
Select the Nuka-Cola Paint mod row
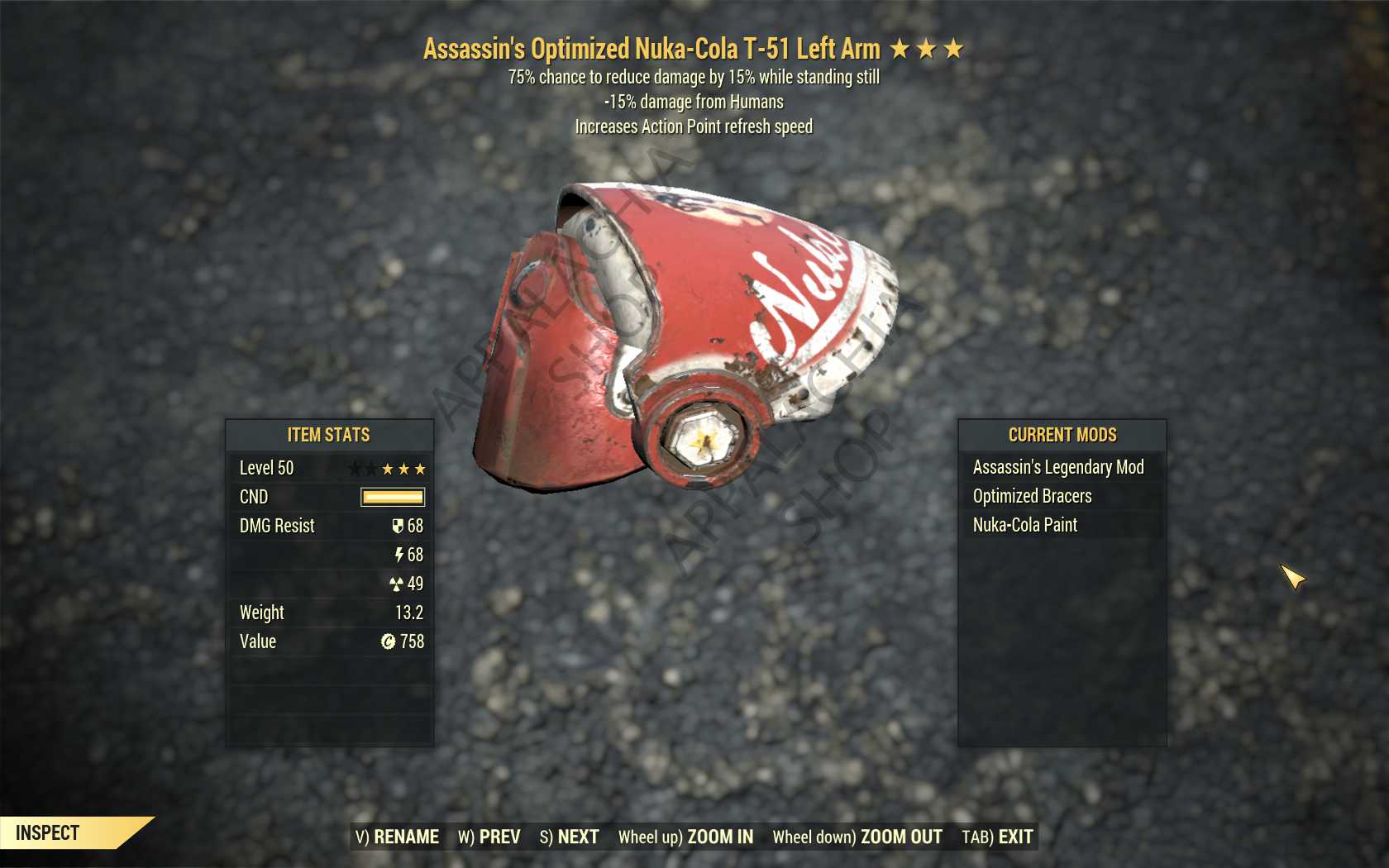[x=1025, y=525]
